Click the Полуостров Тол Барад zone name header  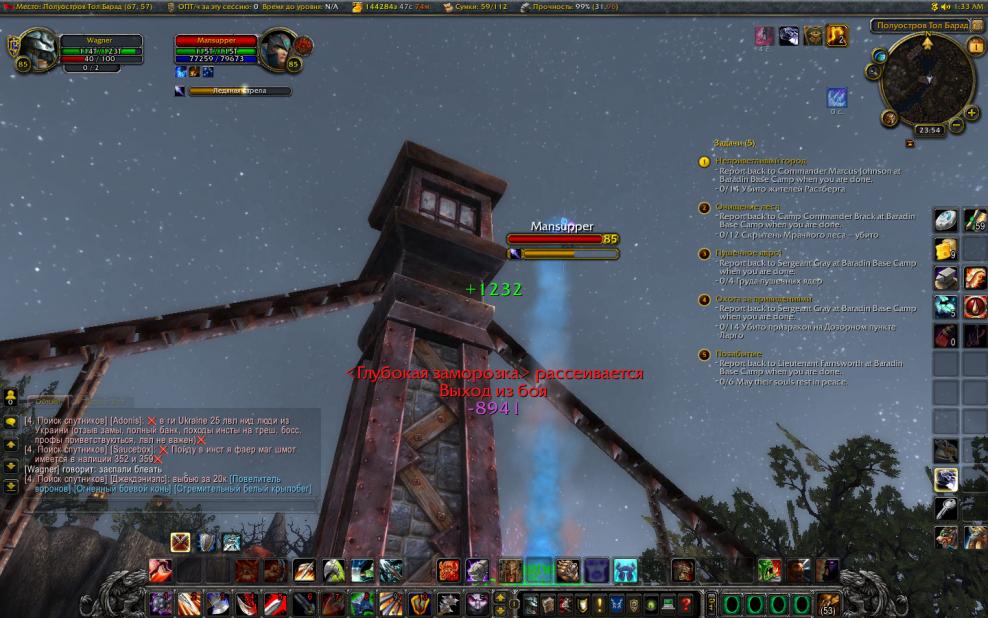pyautogui.click(x=919, y=25)
